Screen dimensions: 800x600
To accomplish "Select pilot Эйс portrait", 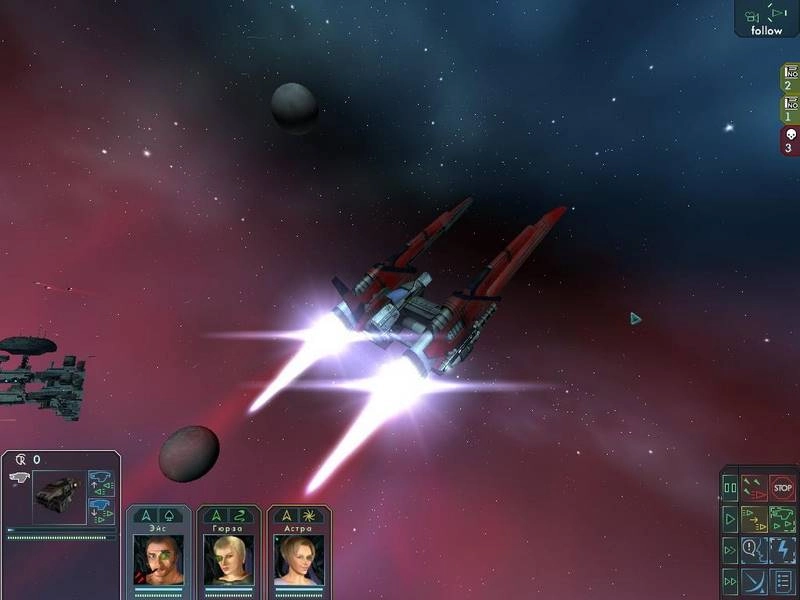I will coord(158,558).
